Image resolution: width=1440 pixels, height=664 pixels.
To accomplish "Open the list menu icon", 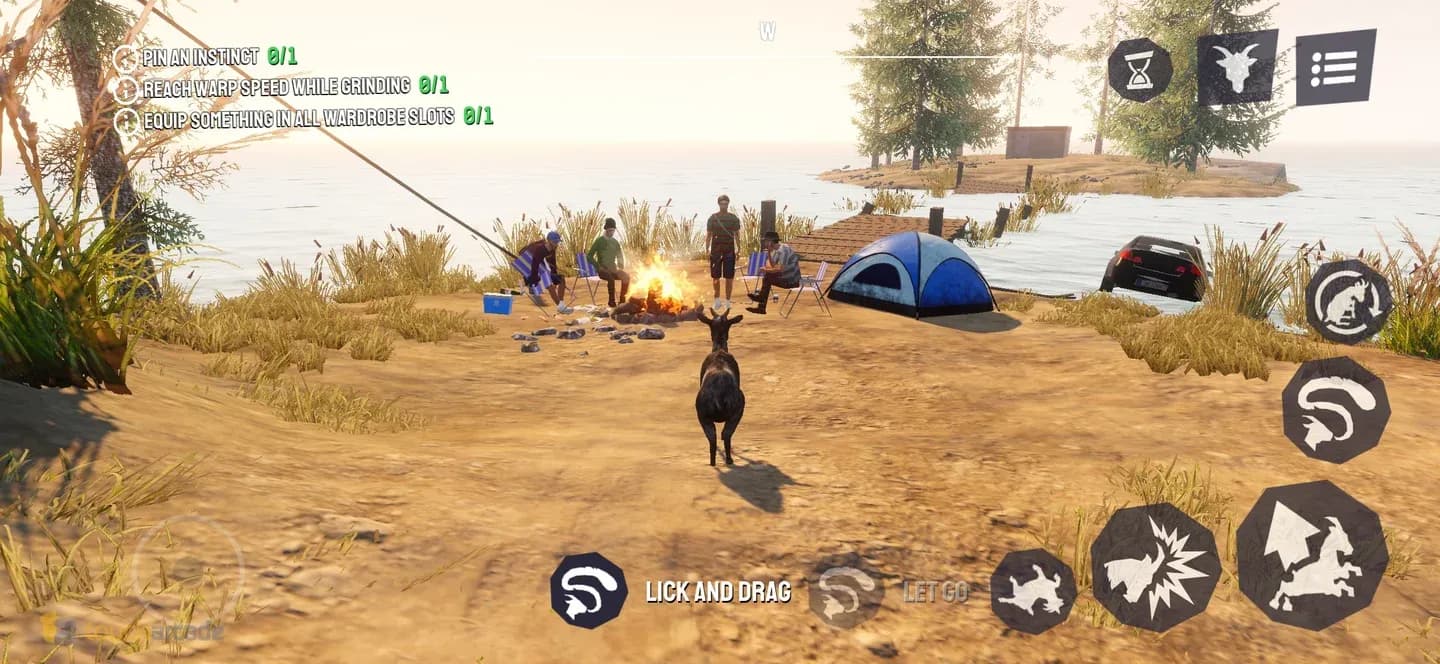I will (x=1335, y=67).
